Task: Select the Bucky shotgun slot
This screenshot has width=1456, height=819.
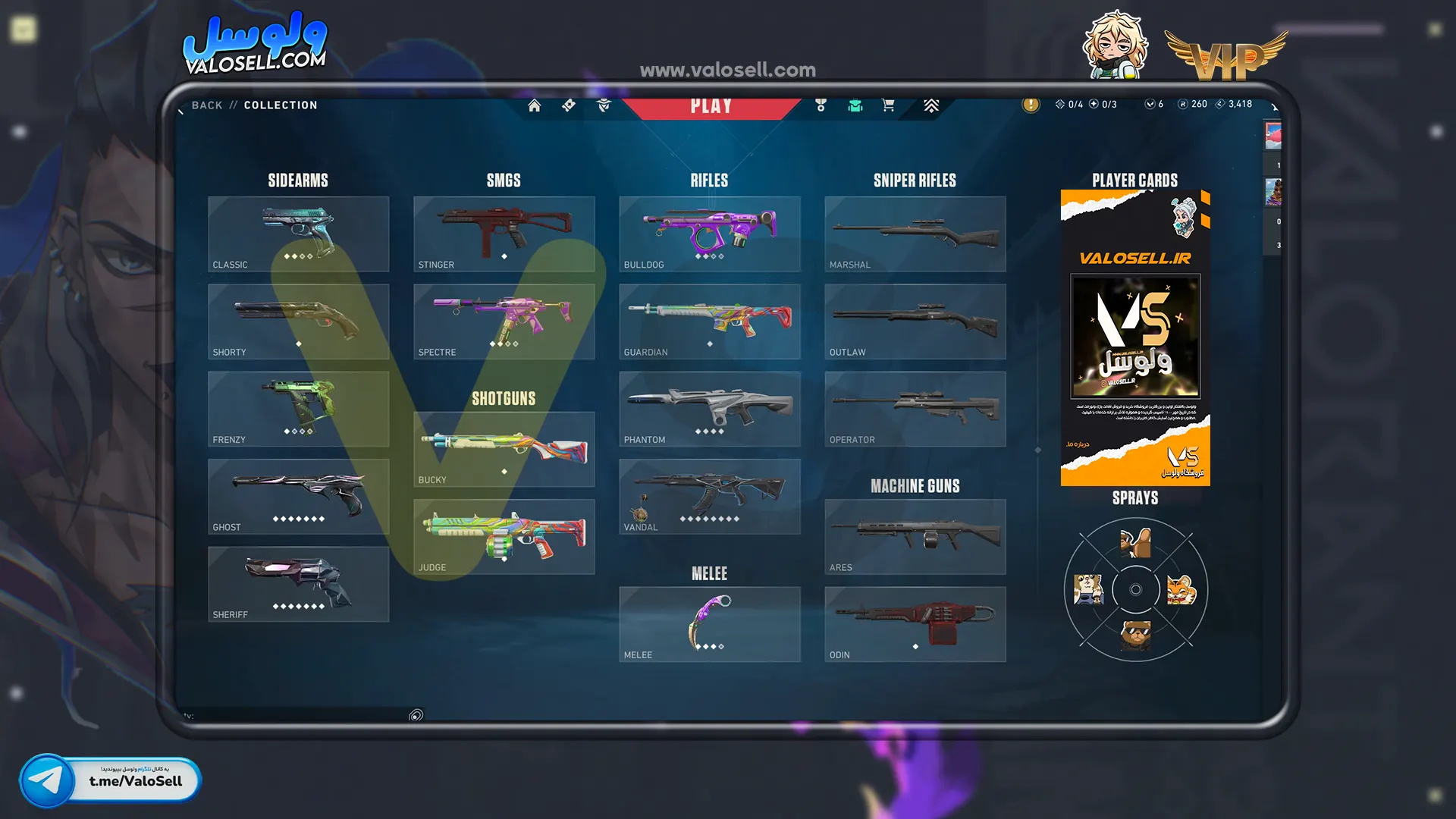Action: click(504, 449)
